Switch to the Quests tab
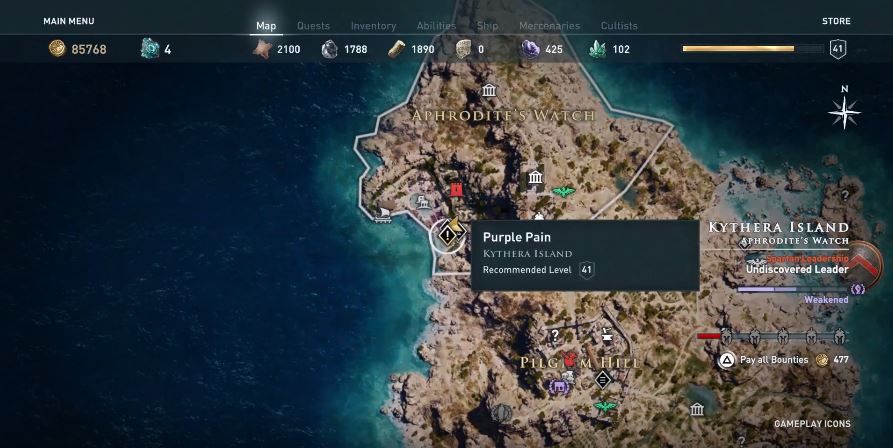Image resolution: width=893 pixels, height=448 pixels. tap(313, 26)
